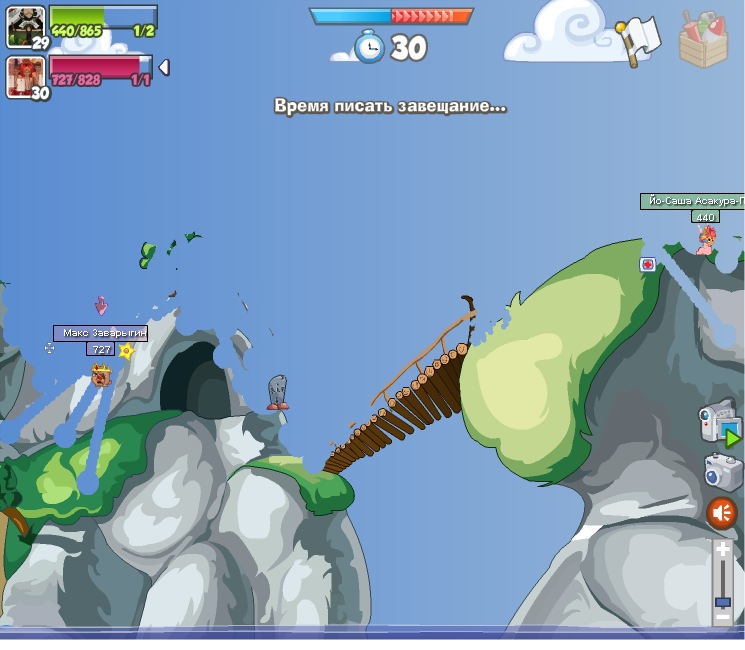Select the level 30 player avatar

point(25,75)
